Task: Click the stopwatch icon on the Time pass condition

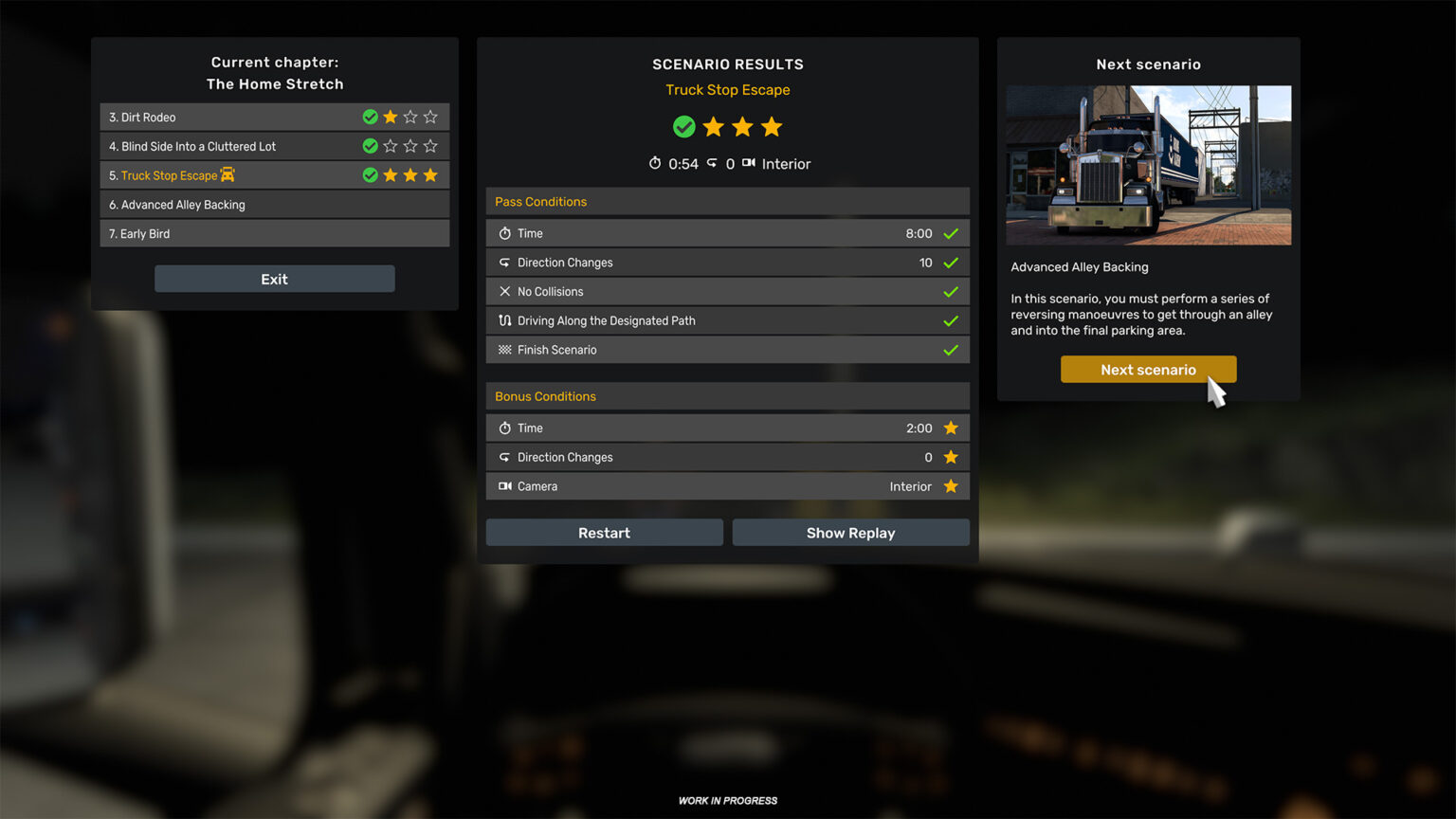Action: [506, 233]
